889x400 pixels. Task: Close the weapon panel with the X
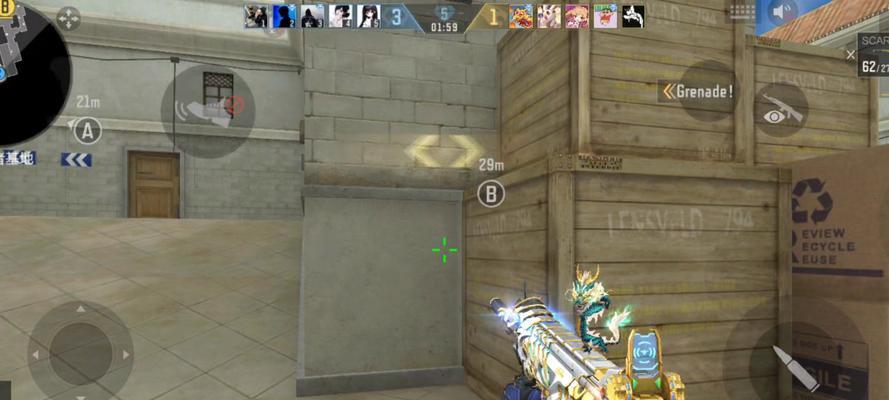[x=850, y=55]
